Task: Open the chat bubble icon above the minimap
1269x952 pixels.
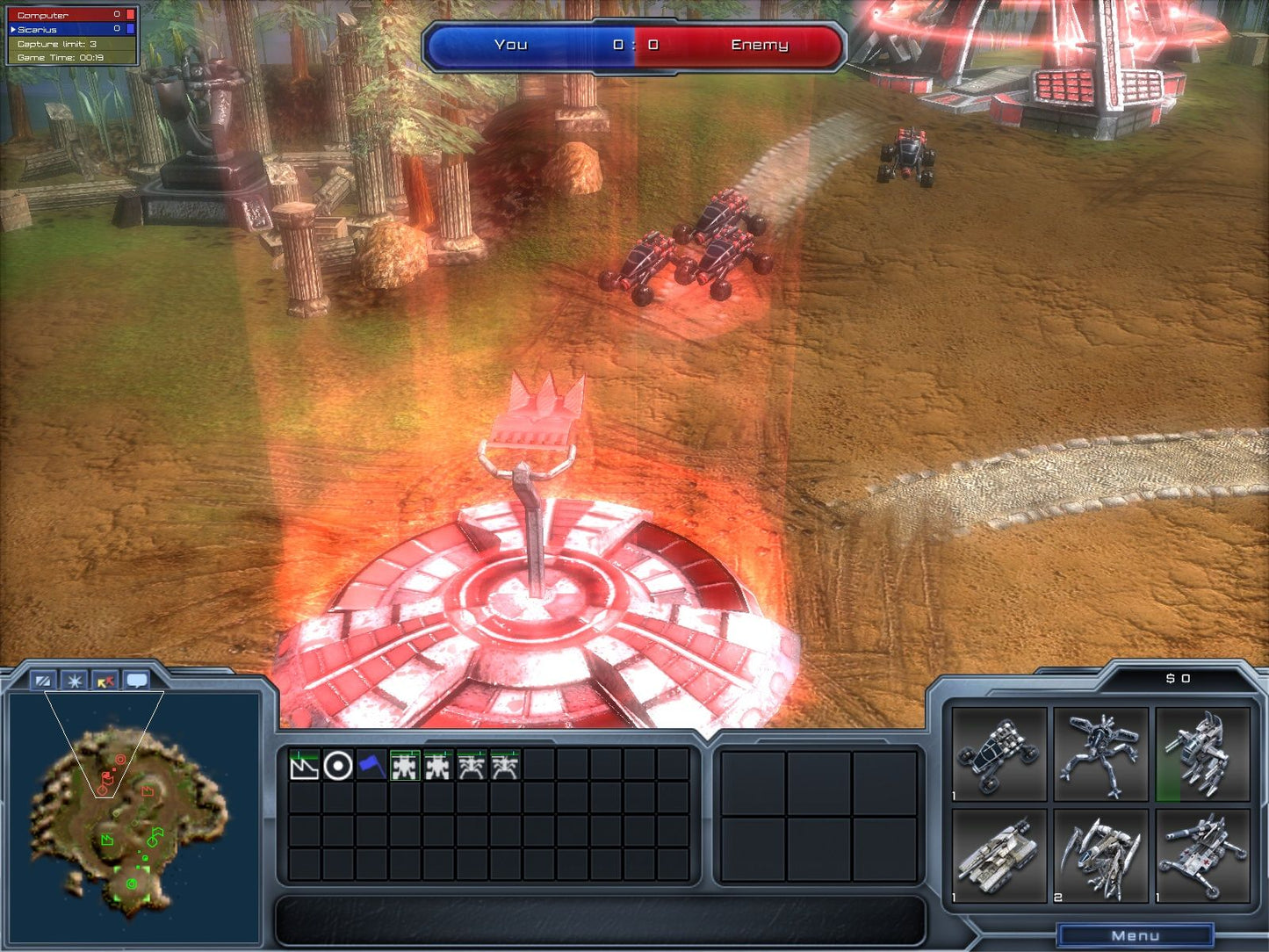Action: [137, 679]
